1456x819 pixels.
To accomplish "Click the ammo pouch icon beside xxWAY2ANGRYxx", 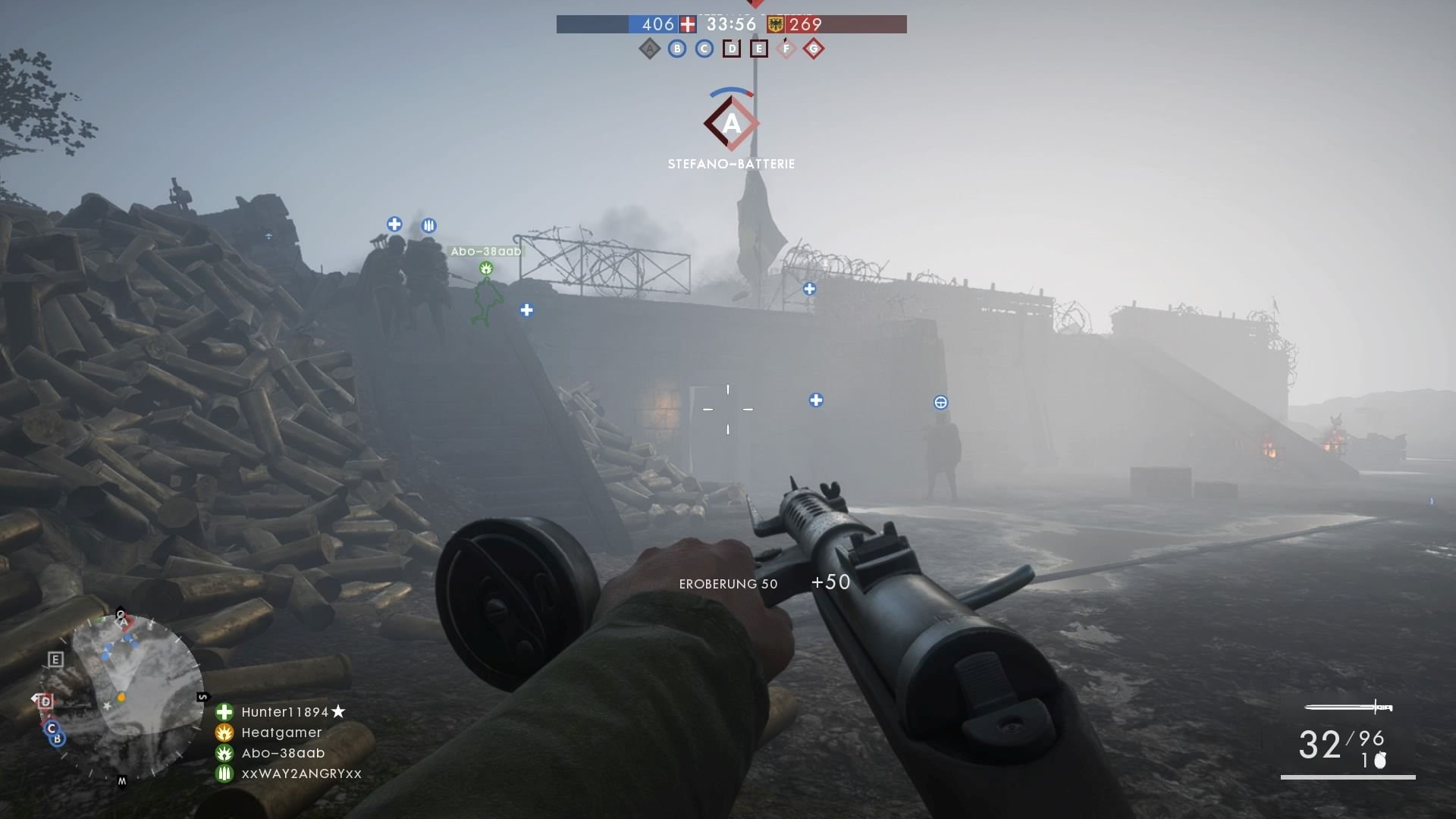I will coord(224,773).
